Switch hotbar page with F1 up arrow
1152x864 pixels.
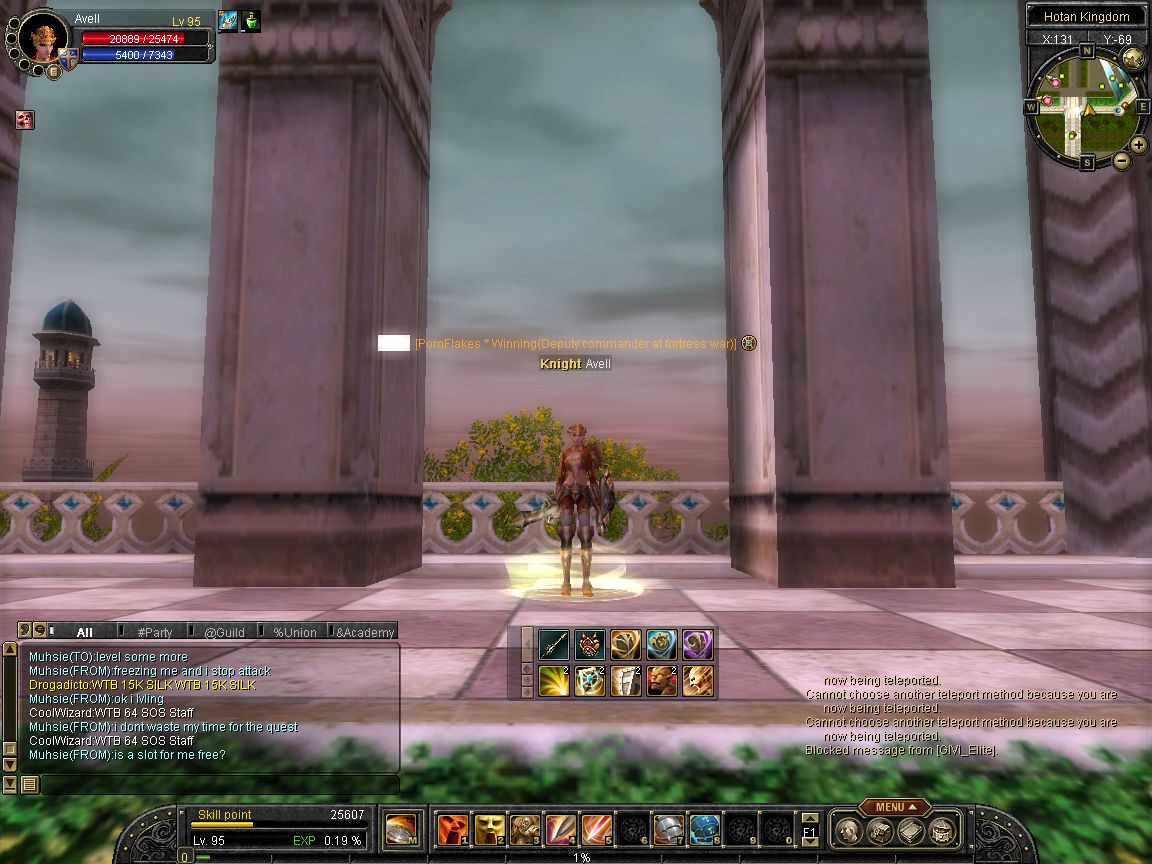coord(810,818)
